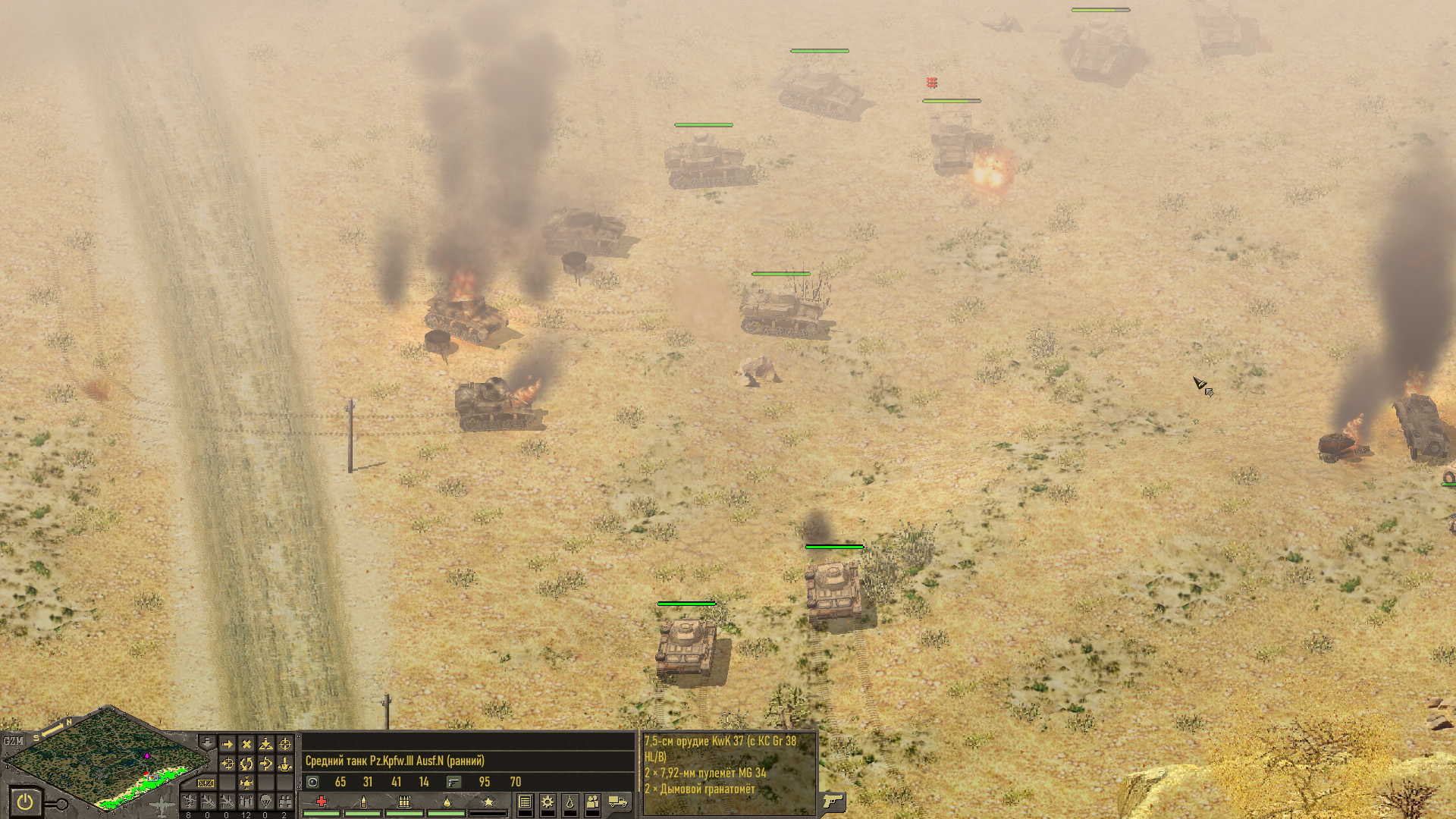Select the crosshair attack command

pyautogui.click(x=284, y=745)
